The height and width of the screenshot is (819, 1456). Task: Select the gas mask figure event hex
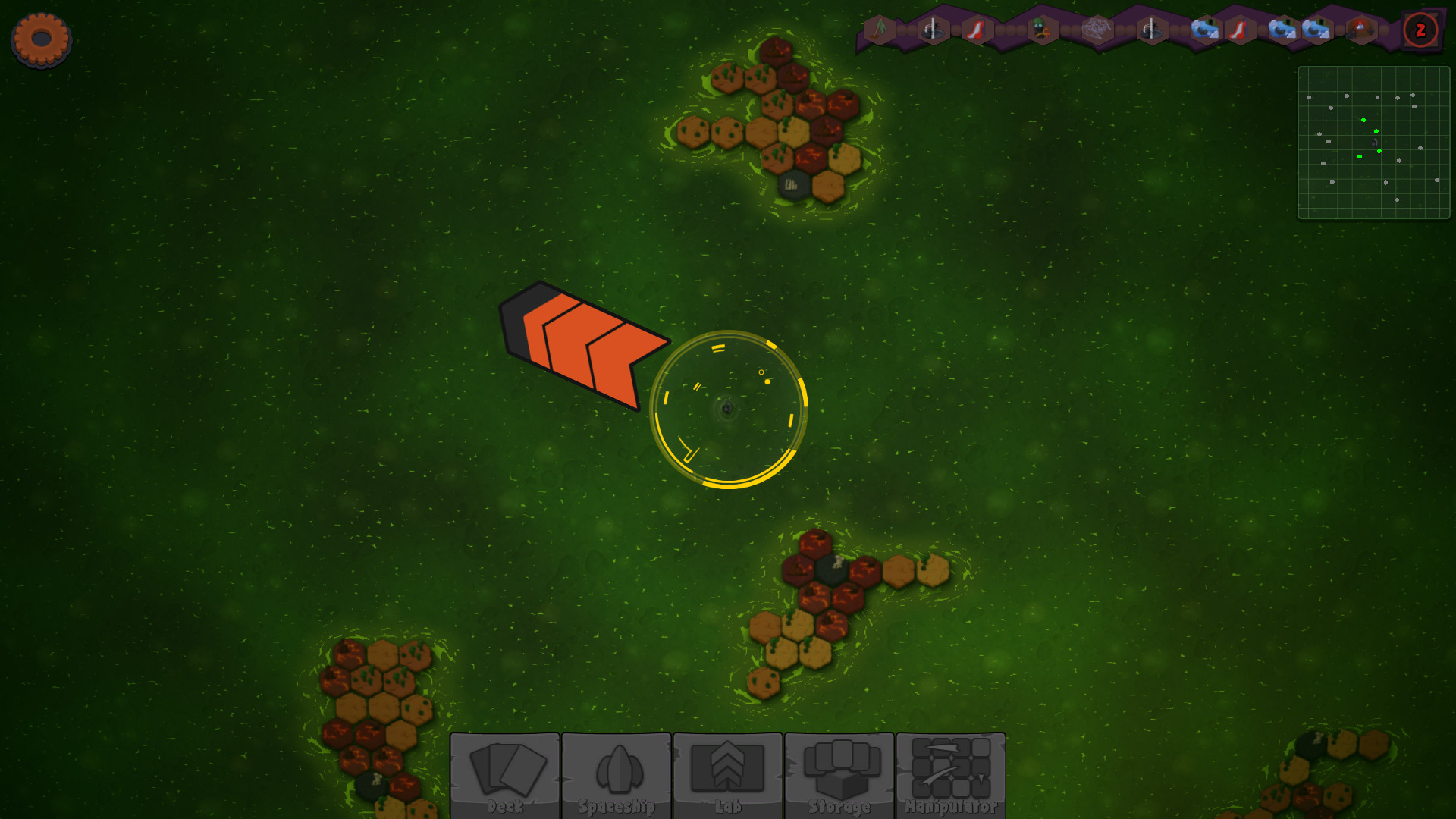tap(1042, 30)
